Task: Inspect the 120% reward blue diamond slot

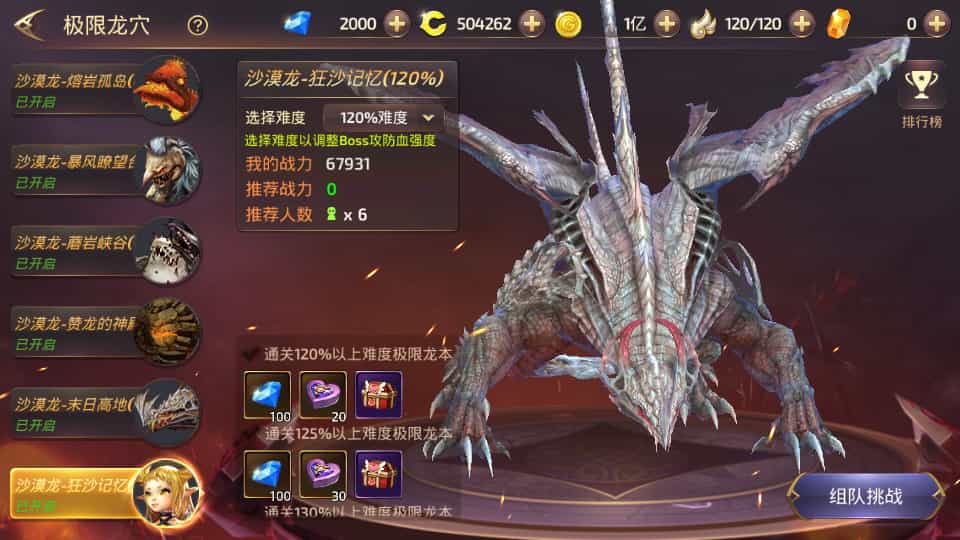Action: coord(267,395)
